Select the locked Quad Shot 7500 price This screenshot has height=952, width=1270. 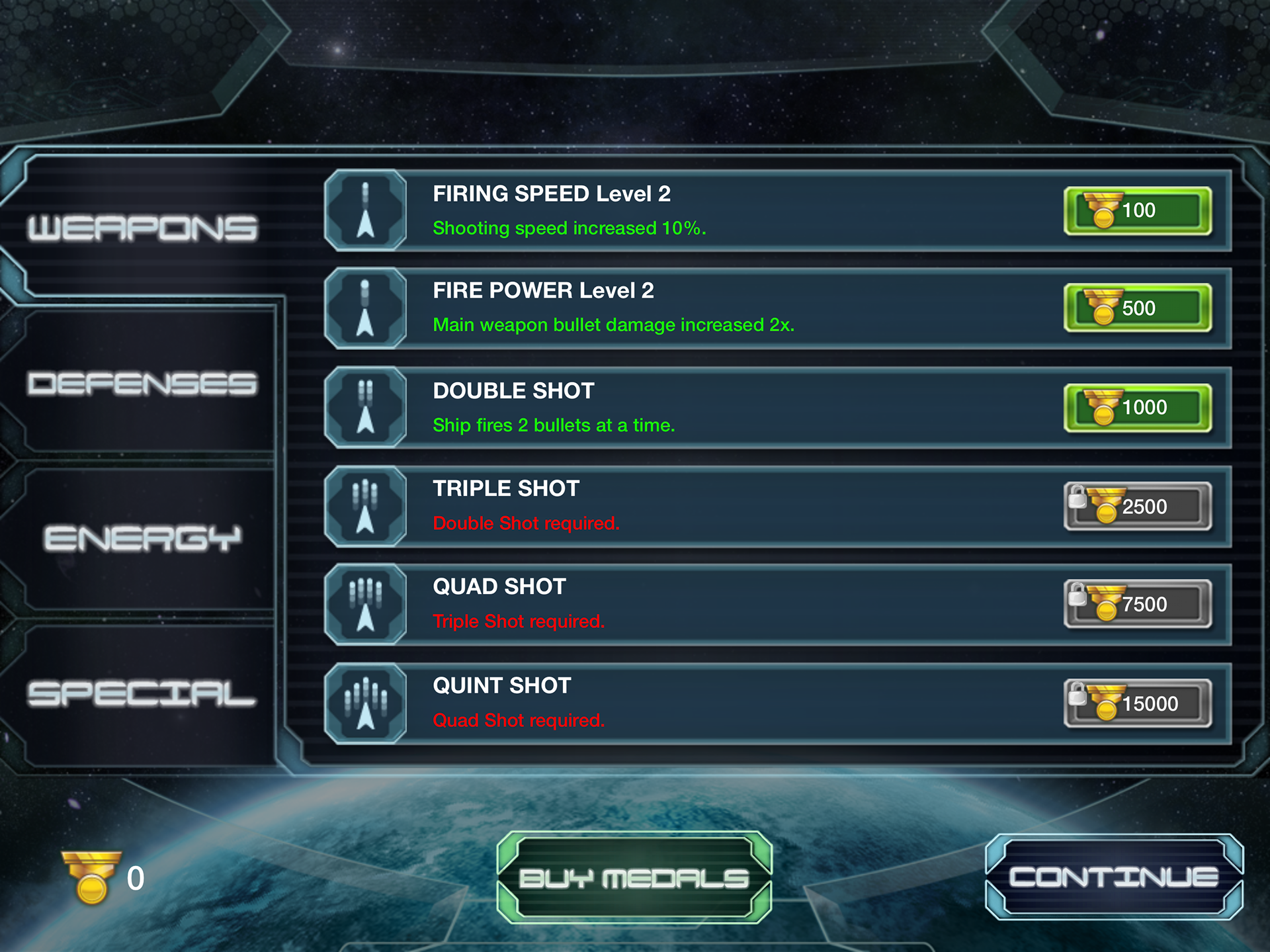(x=1137, y=605)
